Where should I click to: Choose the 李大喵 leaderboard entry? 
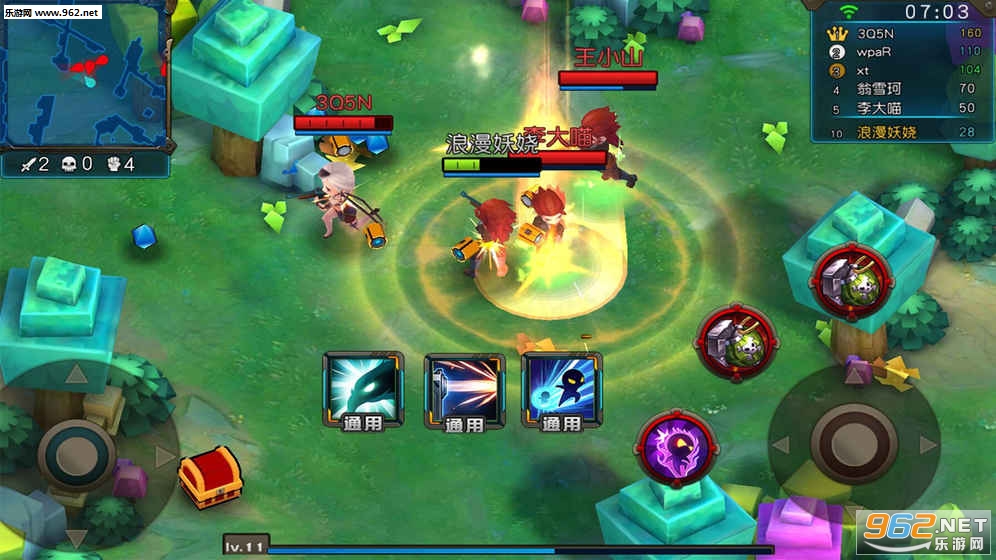[x=900, y=108]
